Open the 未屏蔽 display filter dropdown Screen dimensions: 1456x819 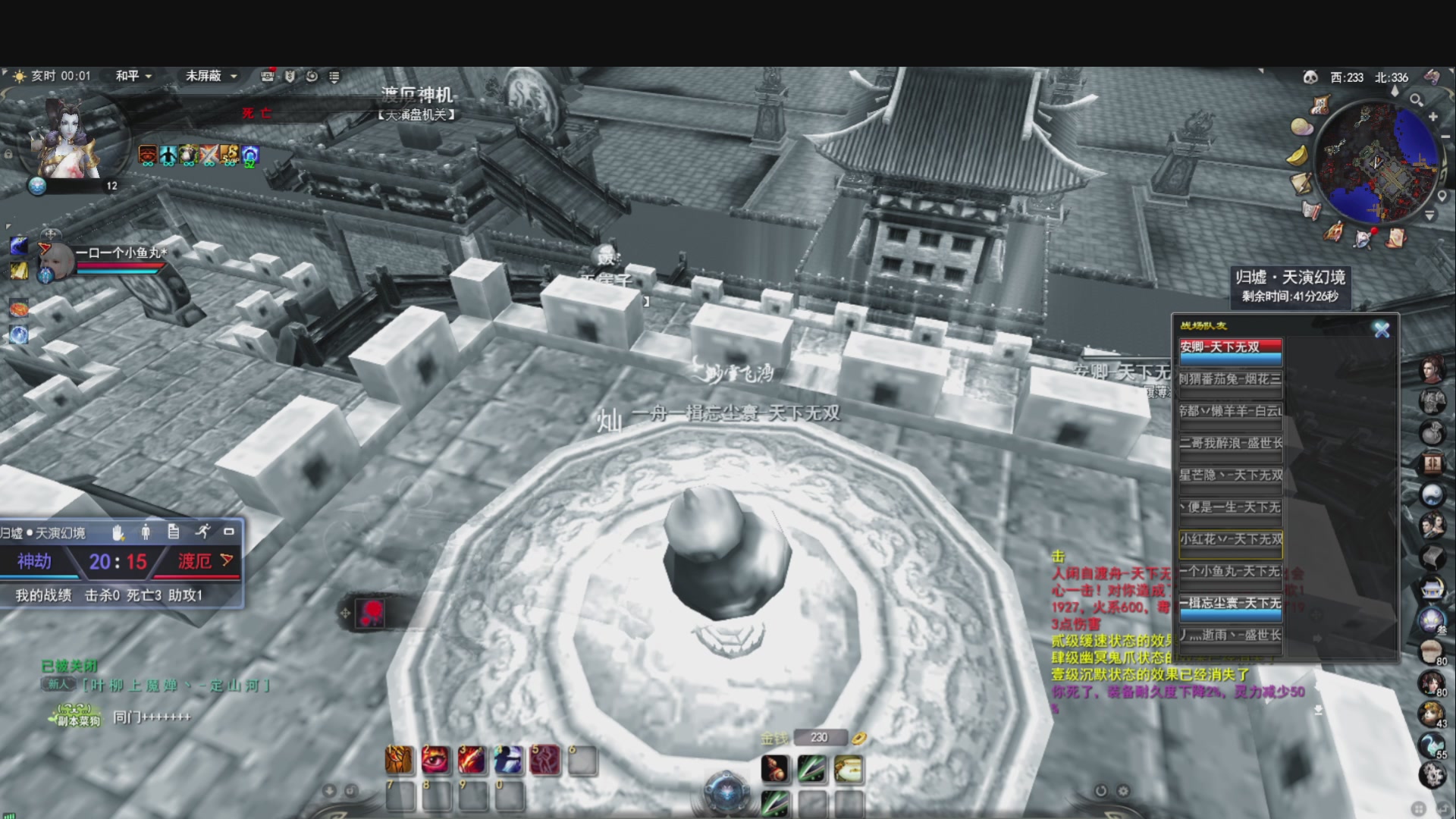point(212,76)
